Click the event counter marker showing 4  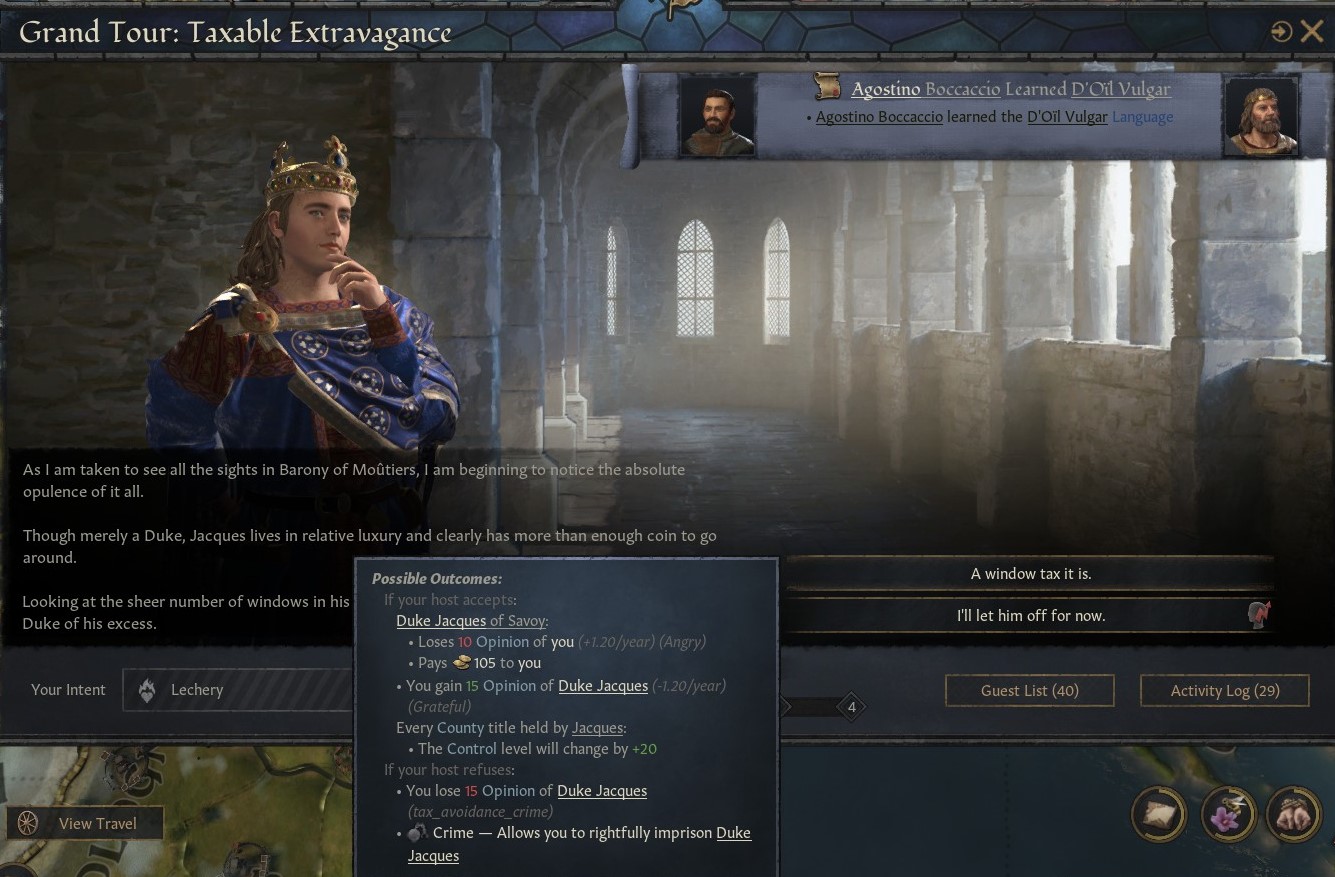(851, 707)
